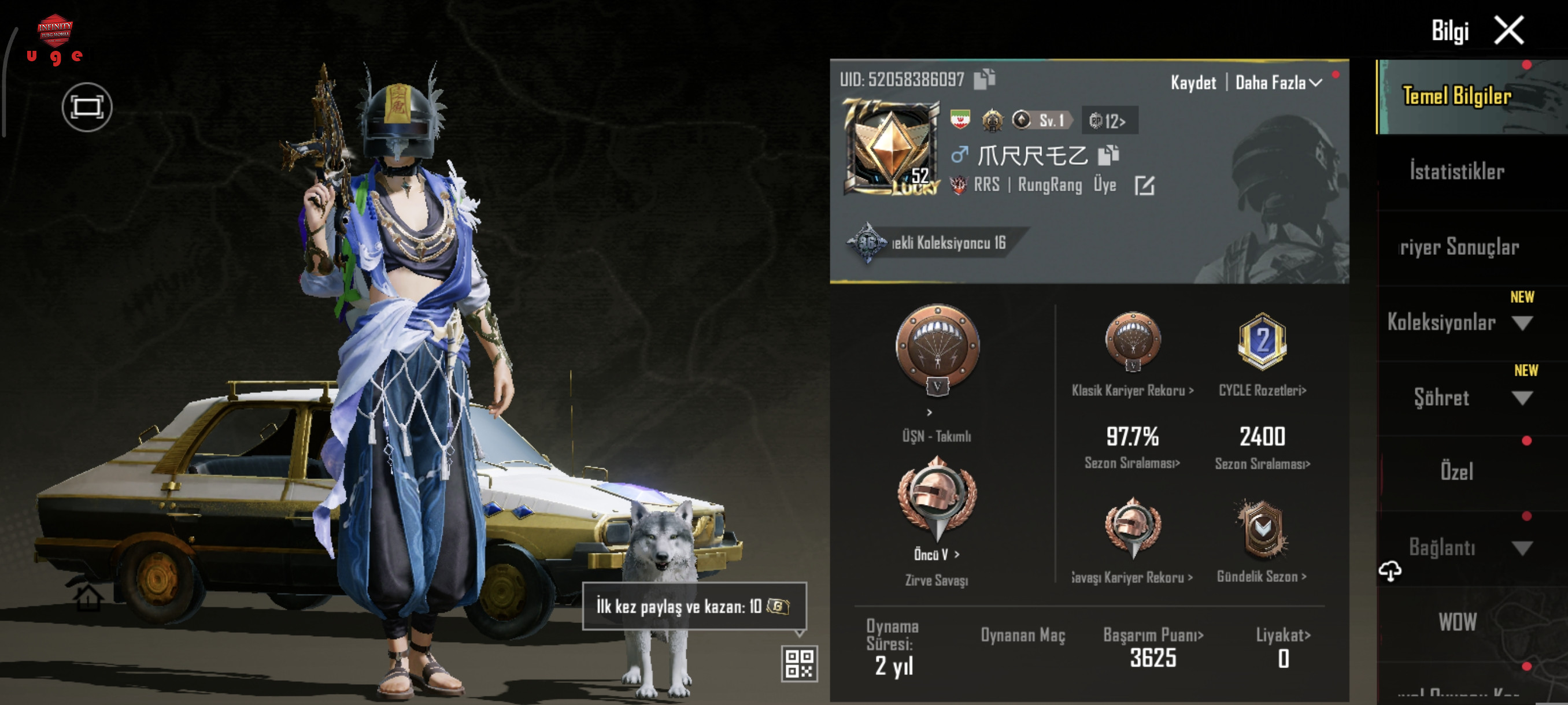This screenshot has width=1568, height=705.
Task: Close the Bilgi profile screen
Action: (x=1509, y=31)
